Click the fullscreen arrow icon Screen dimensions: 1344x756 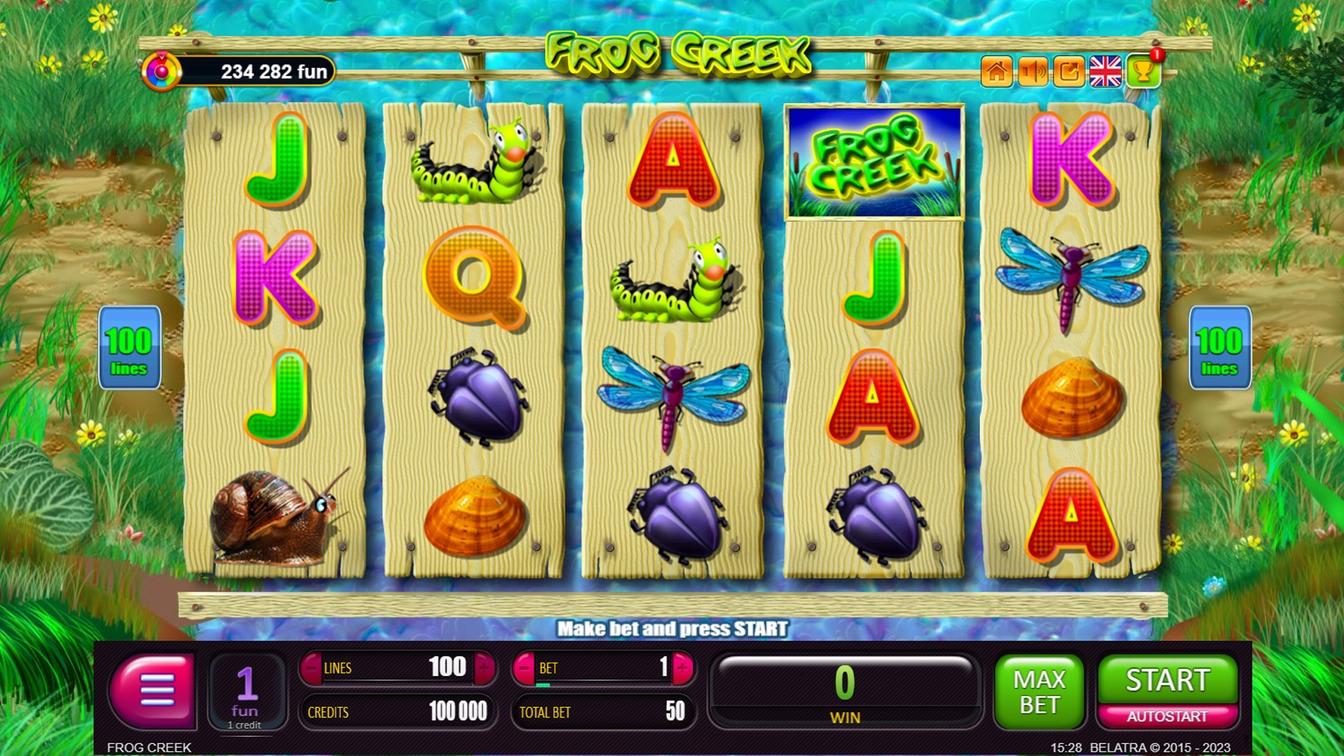point(1069,72)
